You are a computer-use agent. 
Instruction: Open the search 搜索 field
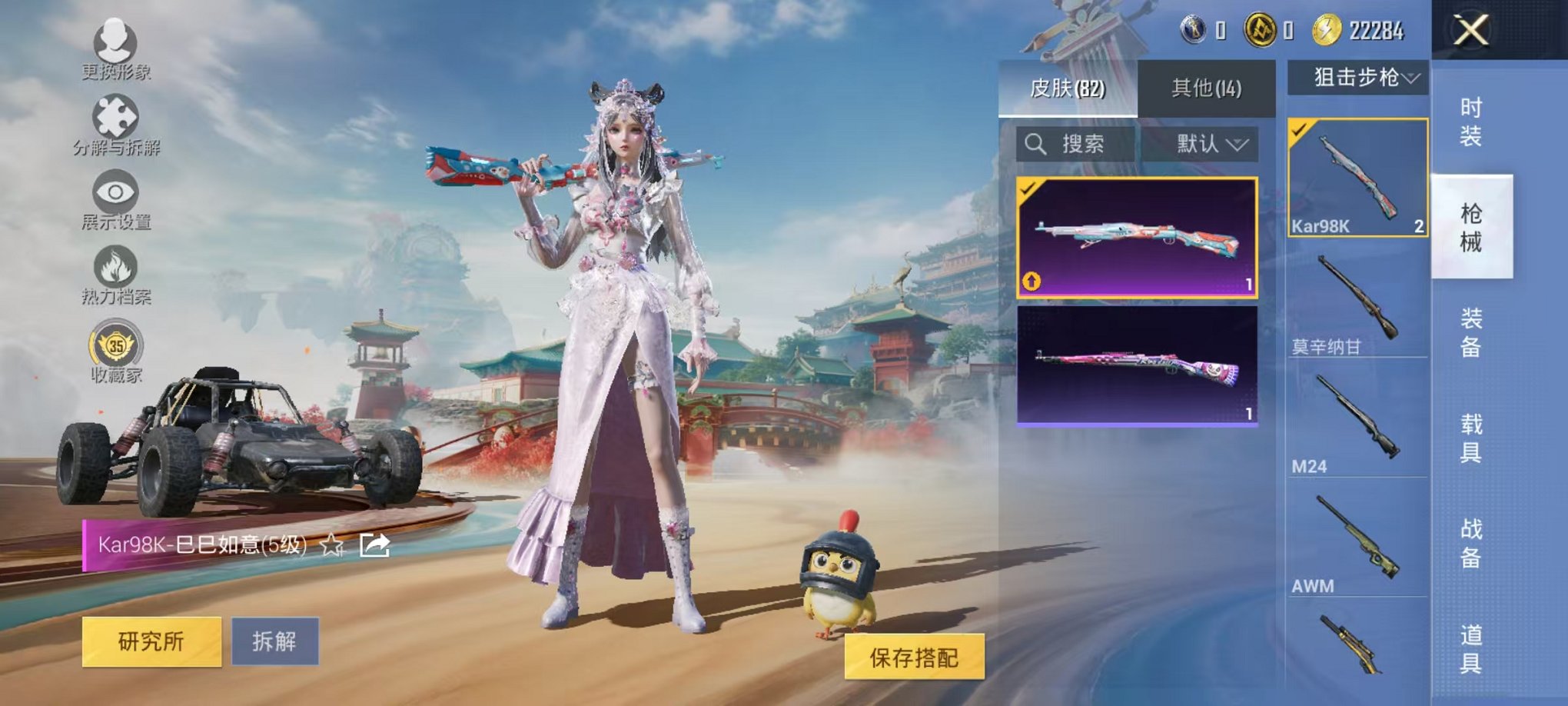coord(1075,145)
